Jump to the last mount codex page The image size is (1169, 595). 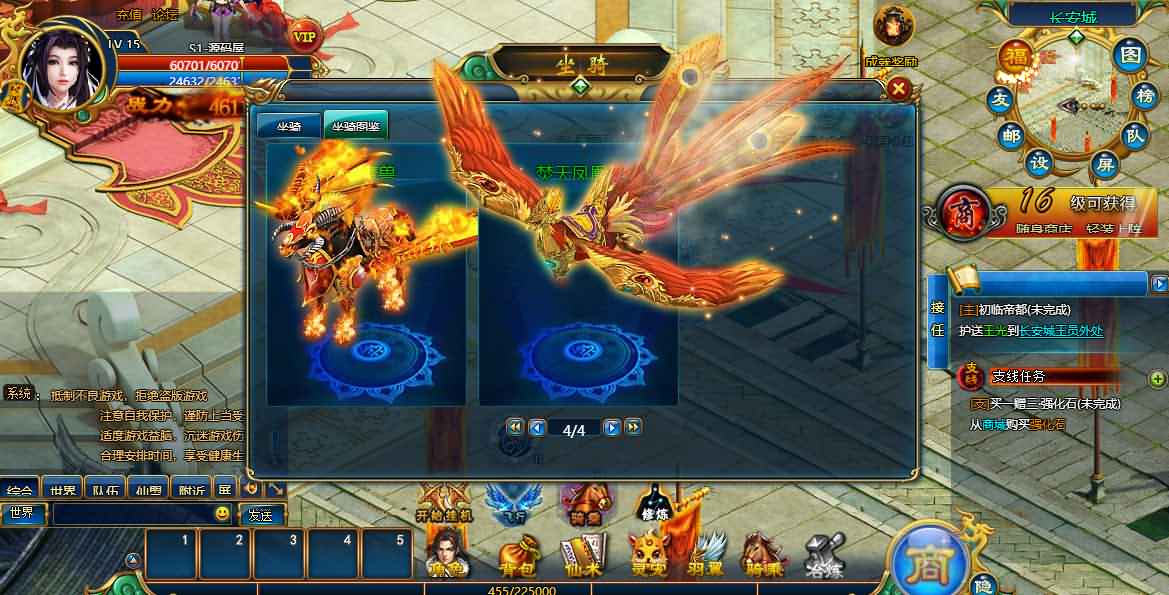633,428
